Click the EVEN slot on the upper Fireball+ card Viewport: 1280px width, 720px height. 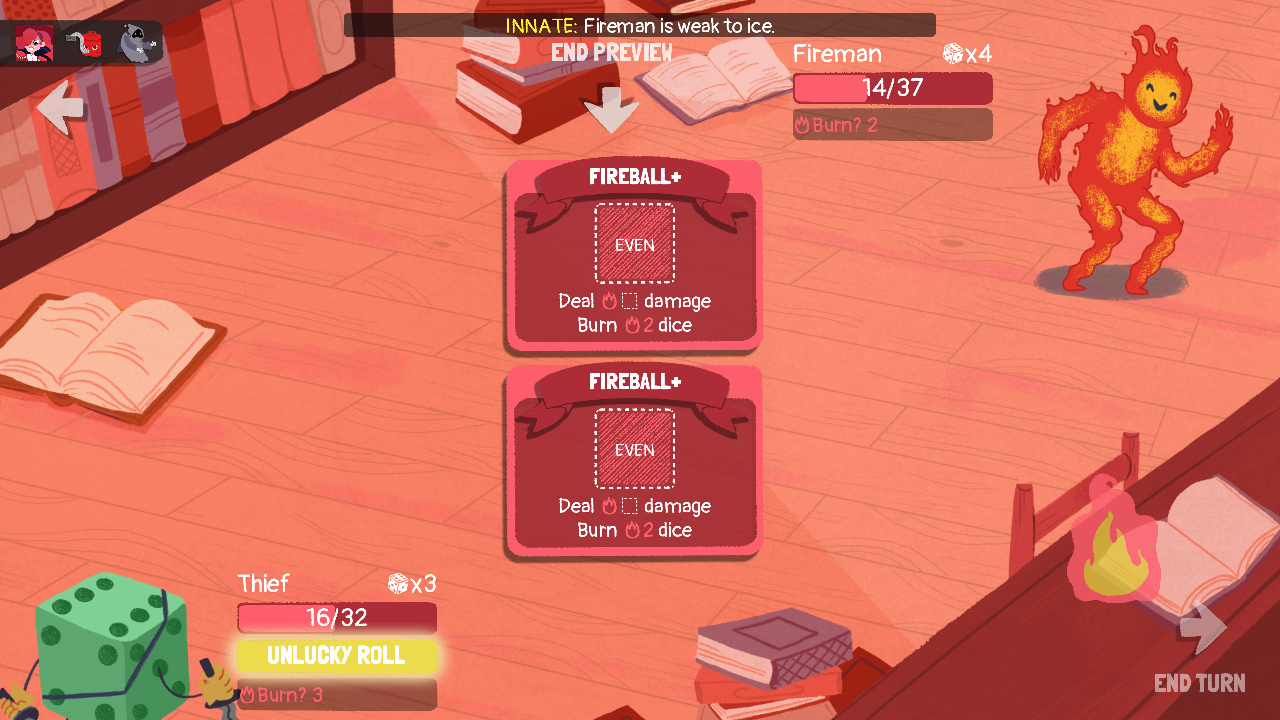click(x=634, y=243)
